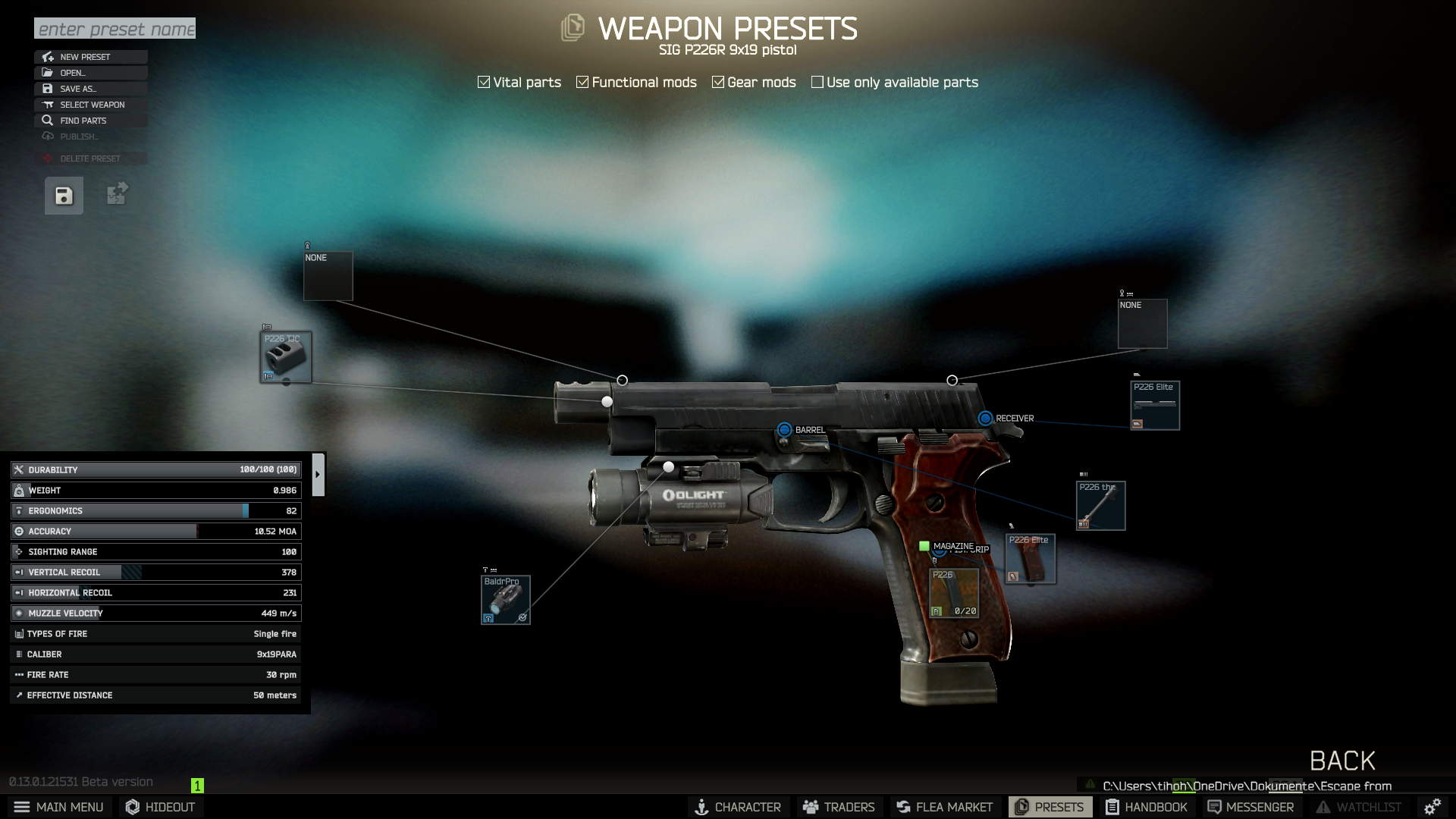This screenshot has height=819, width=1456.
Task: Enable Use only available parts
Action: (817, 81)
